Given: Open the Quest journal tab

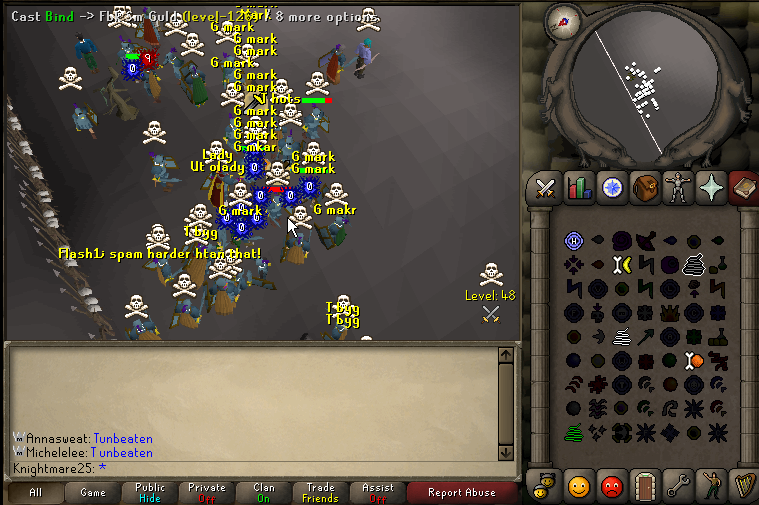Looking at the screenshot, I should pyautogui.click(x=612, y=187).
